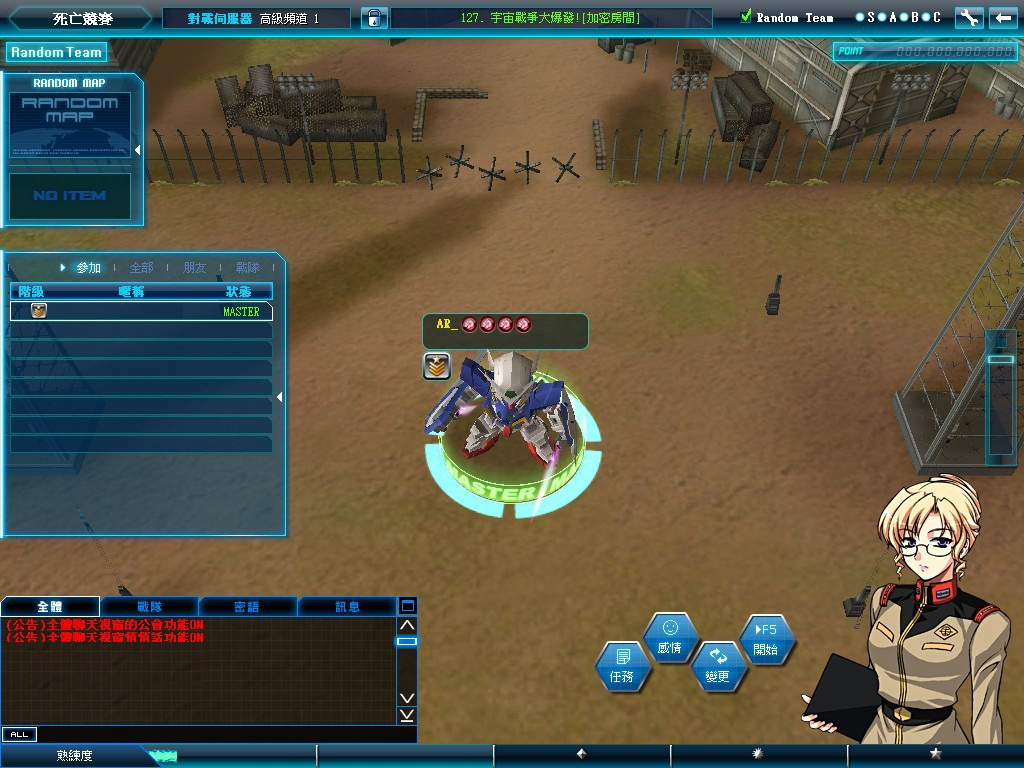Click the 開始 (Start) F5 hexagon button

point(766,639)
